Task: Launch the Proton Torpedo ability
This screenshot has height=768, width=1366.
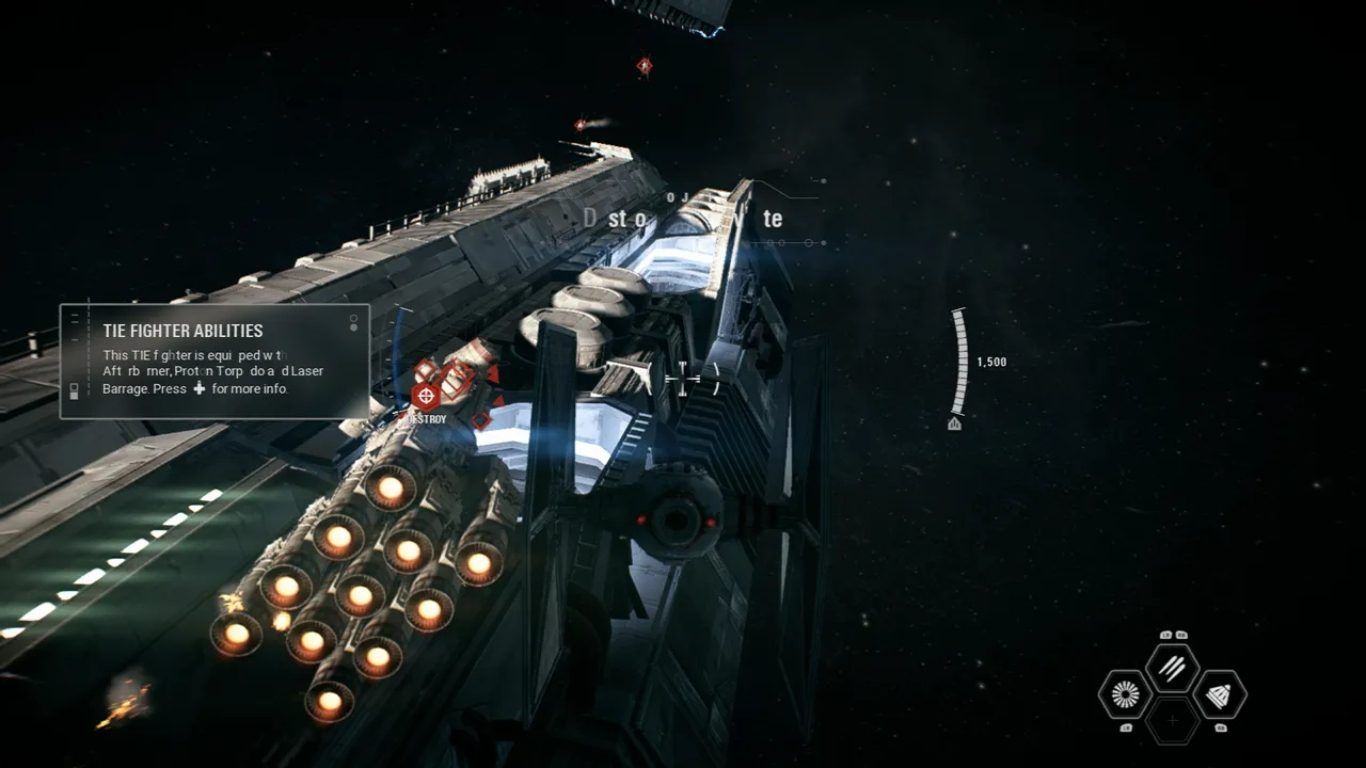Action: coord(1219,694)
